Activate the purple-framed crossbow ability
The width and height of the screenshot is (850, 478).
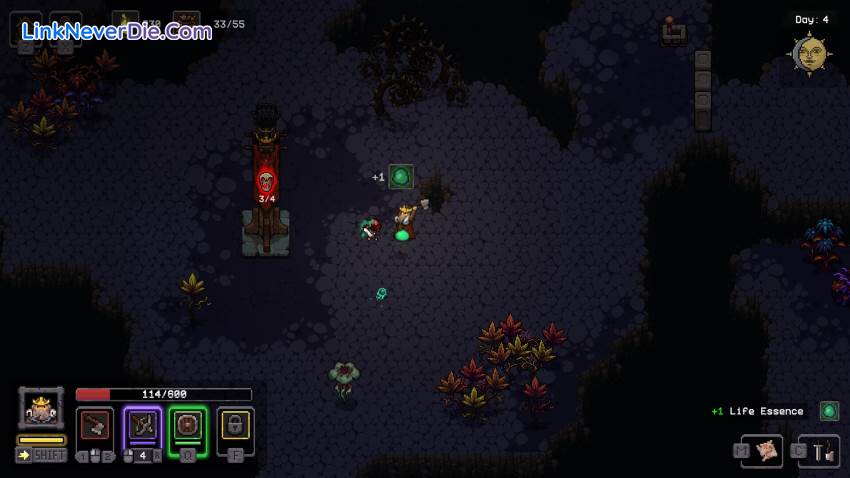click(x=142, y=425)
